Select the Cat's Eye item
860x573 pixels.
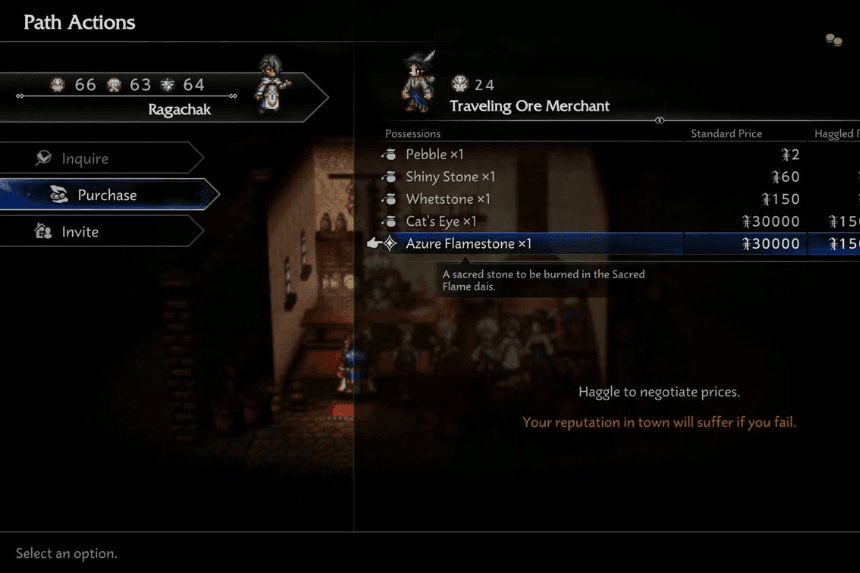pyautogui.click(x=441, y=221)
